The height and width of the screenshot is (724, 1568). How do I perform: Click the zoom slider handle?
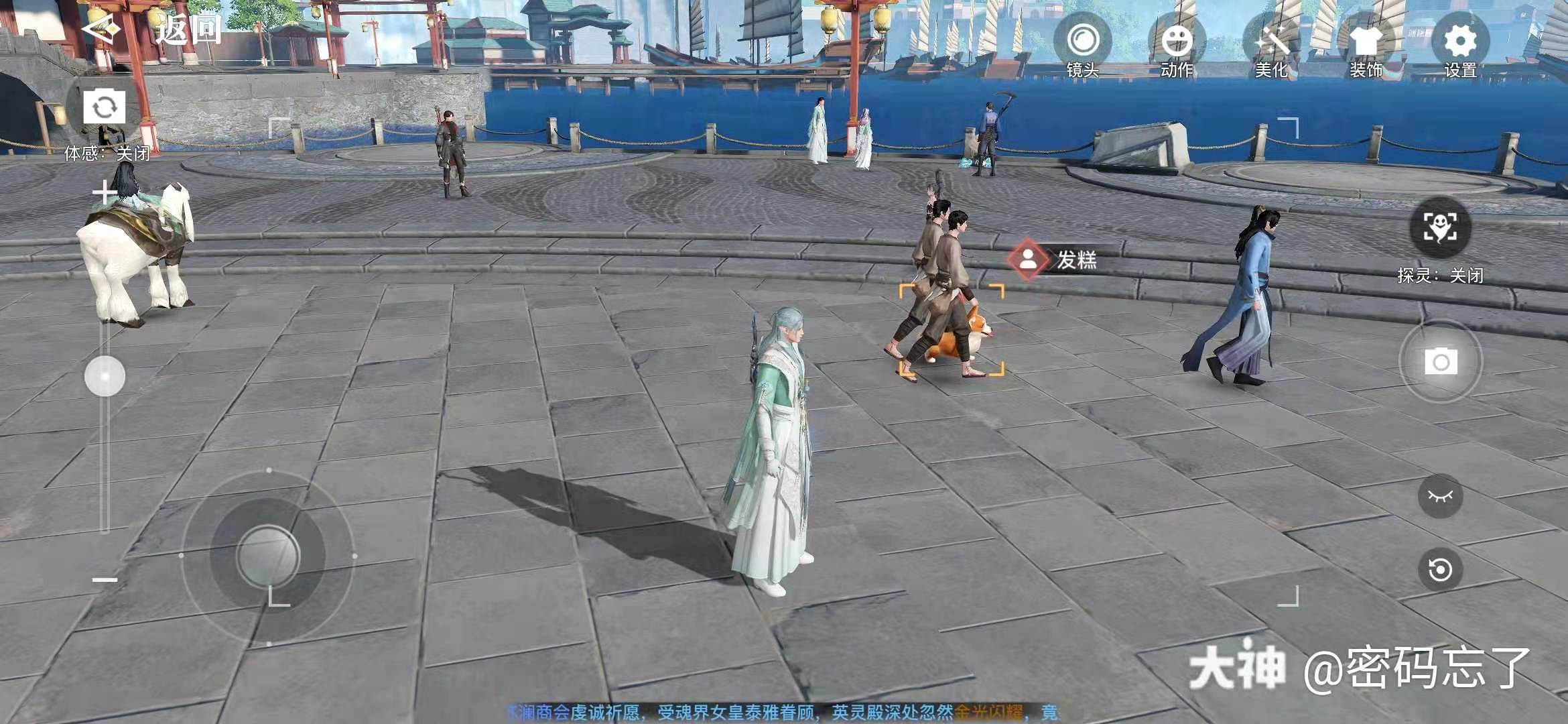105,376
